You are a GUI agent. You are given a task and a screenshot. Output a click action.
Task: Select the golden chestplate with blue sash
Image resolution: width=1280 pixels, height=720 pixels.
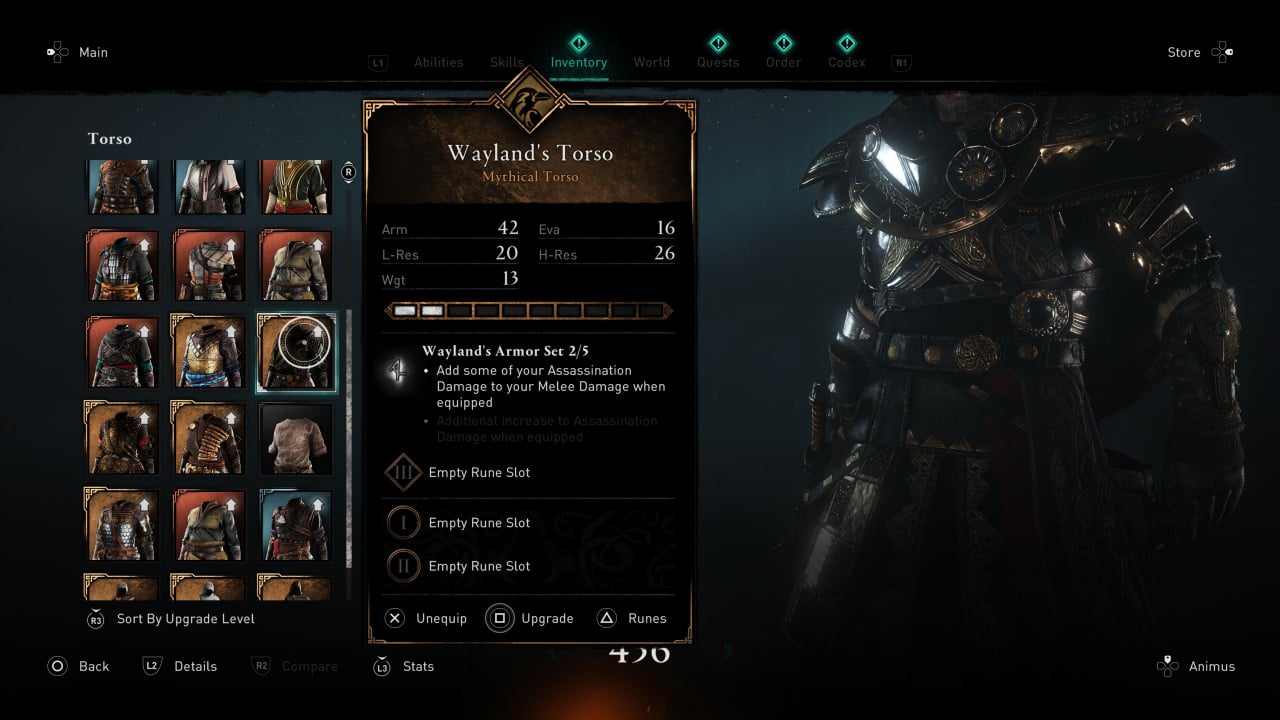(209, 353)
